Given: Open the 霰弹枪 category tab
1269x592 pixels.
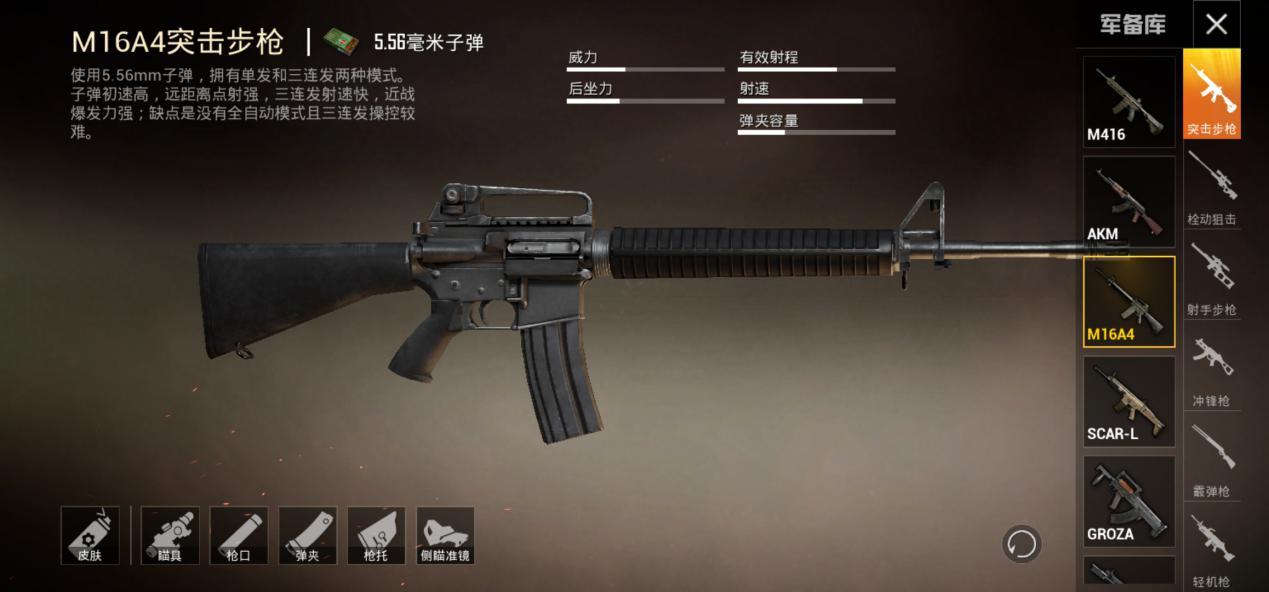Looking at the screenshot, I should (1212, 460).
